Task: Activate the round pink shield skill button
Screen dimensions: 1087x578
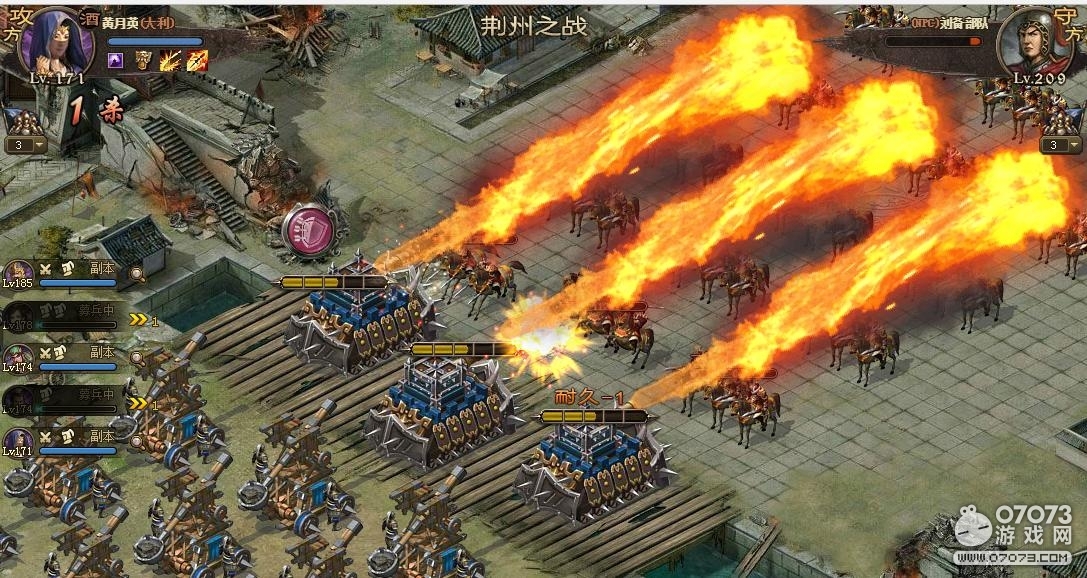Action: [310, 232]
